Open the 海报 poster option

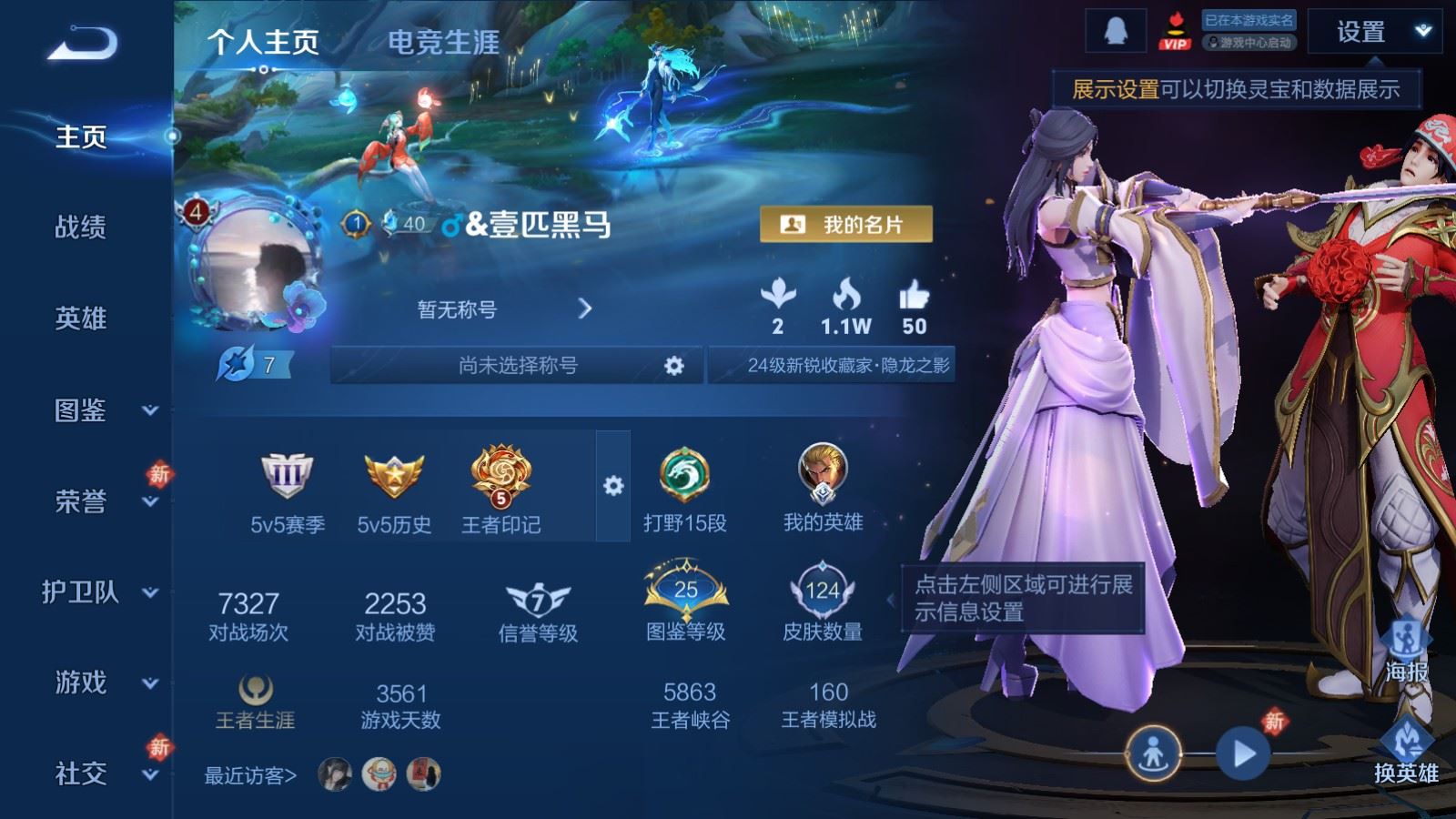pyautogui.click(x=1406, y=650)
